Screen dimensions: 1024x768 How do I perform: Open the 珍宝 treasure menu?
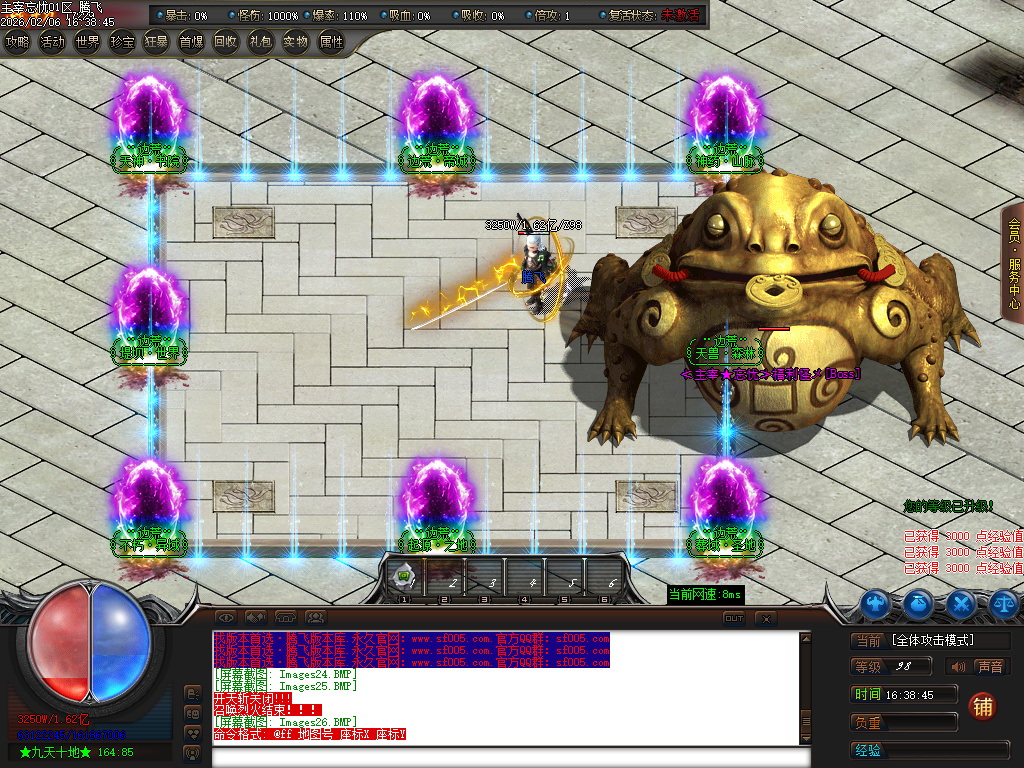tap(122, 42)
